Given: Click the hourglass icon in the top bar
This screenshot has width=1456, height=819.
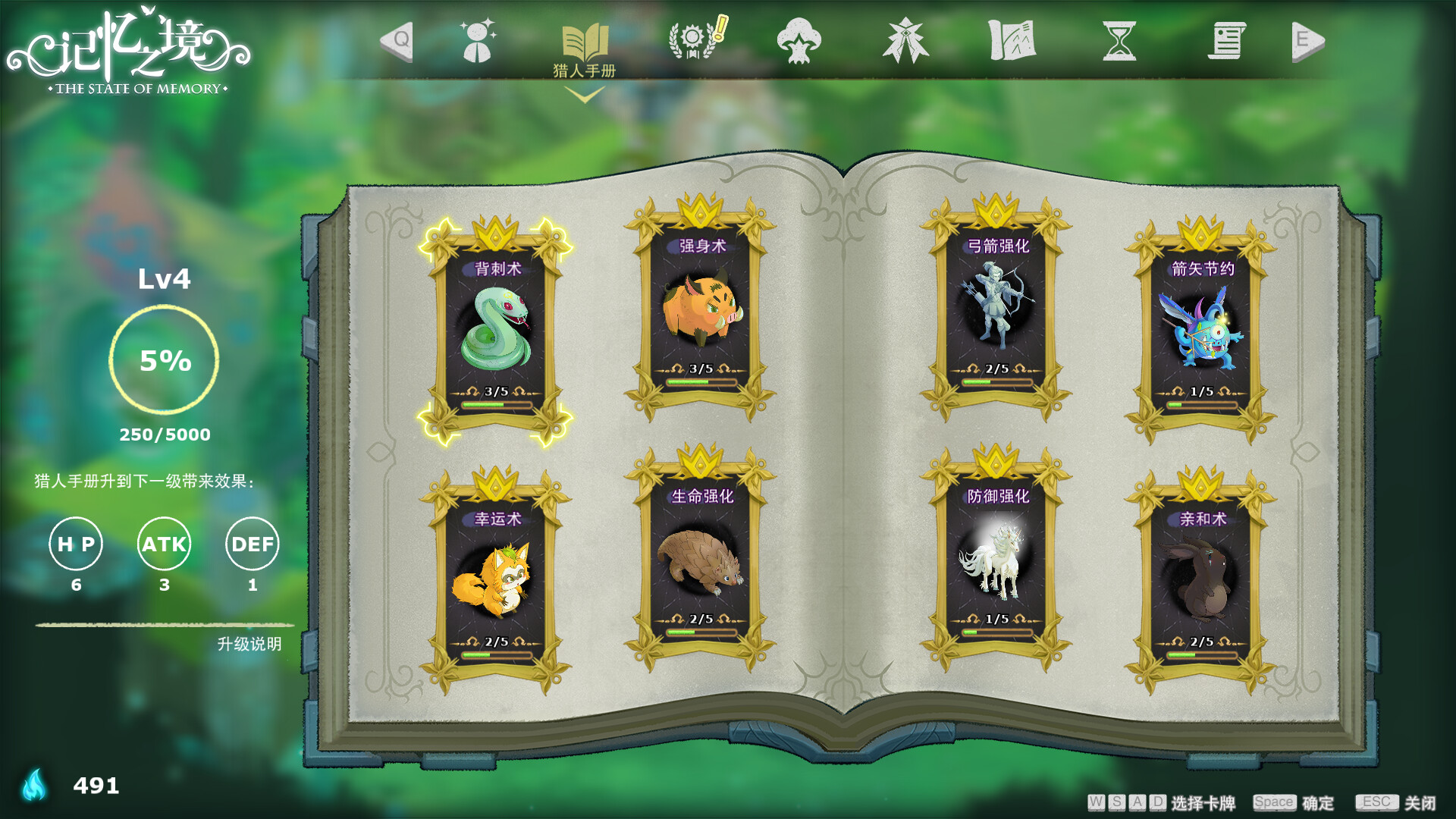Looking at the screenshot, I should pos(1120,42).
